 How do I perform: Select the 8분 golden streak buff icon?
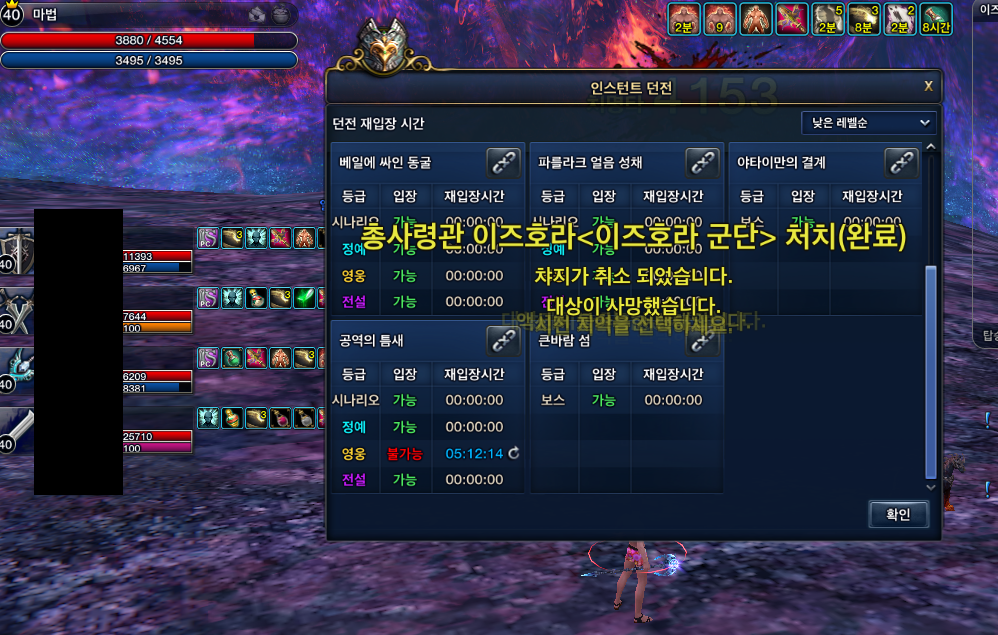(x=863, y=19)
